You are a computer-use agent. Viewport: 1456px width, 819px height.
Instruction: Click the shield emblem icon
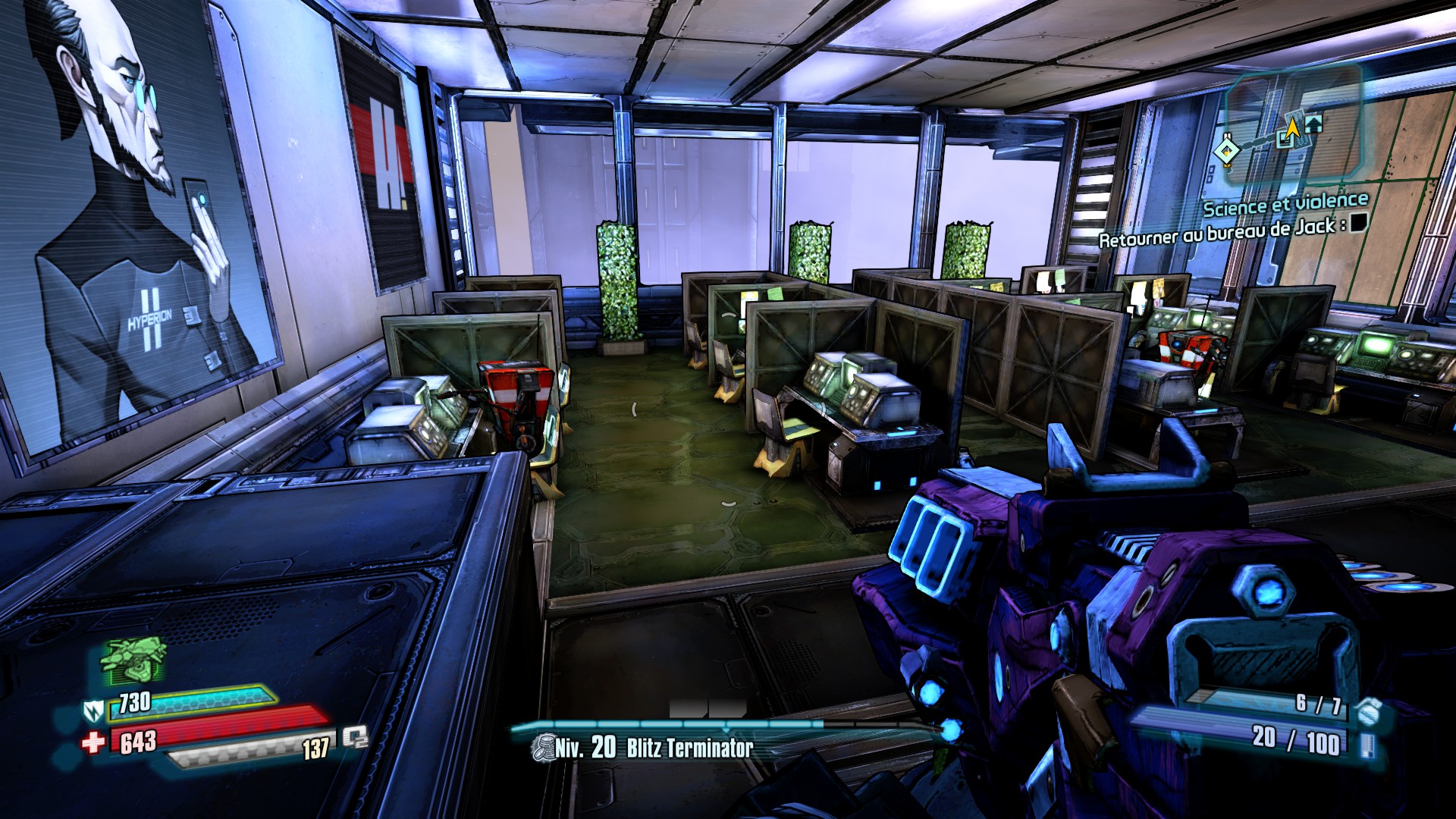click(93, 711)
